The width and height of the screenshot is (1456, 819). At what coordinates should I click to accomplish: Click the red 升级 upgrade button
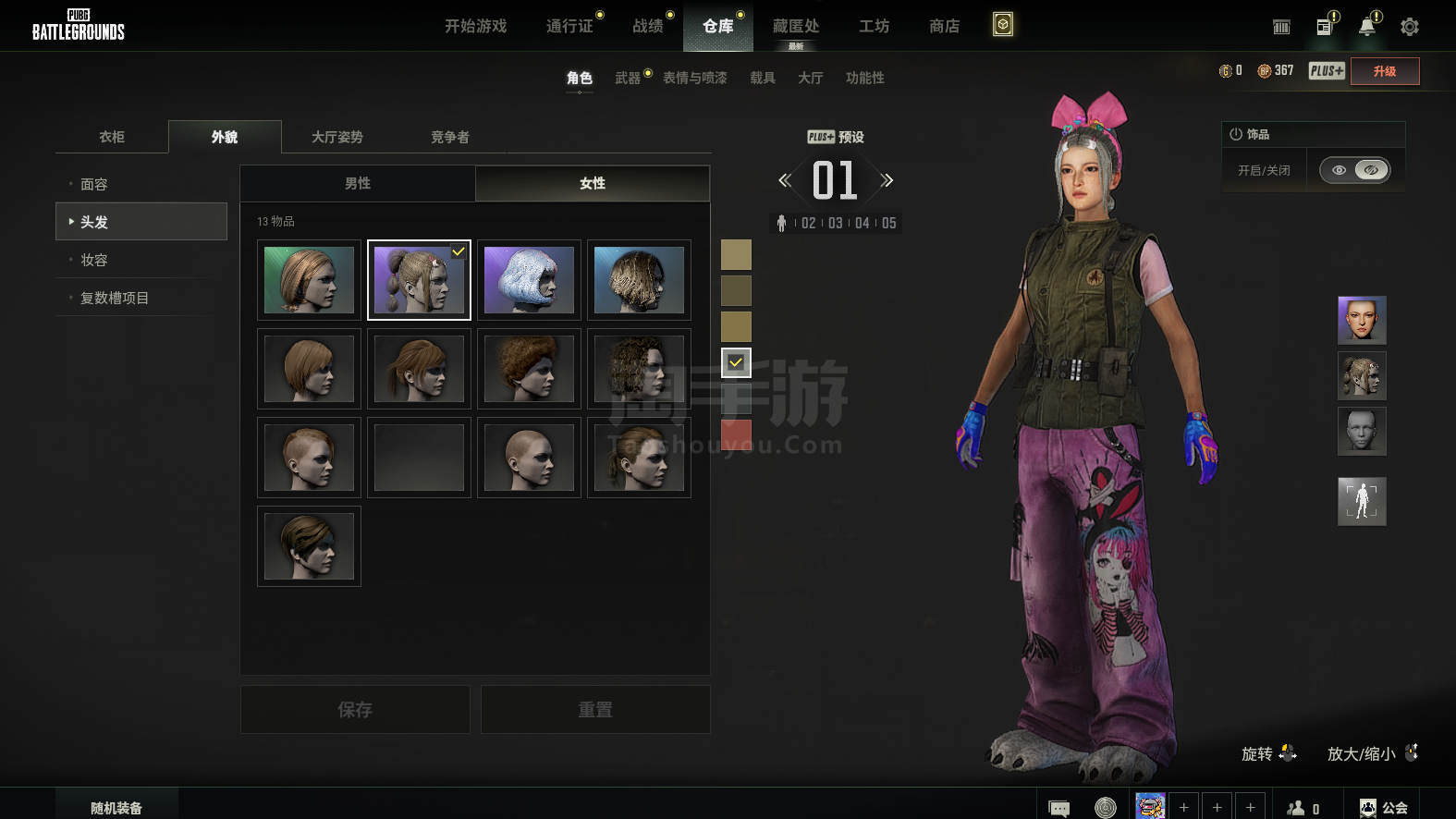[1384, 71]
